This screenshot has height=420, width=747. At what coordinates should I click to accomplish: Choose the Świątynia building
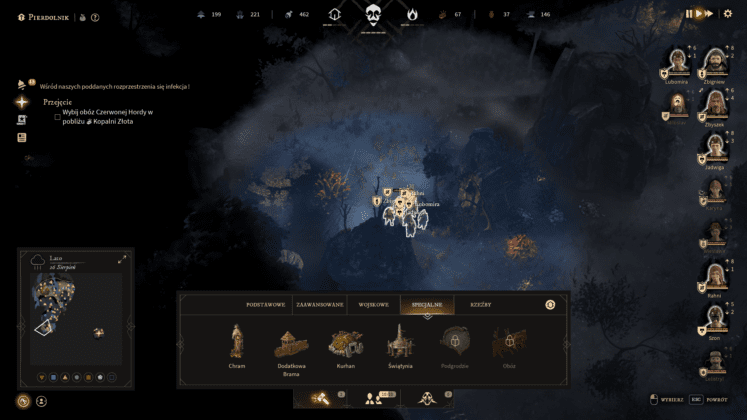[400, 343]
